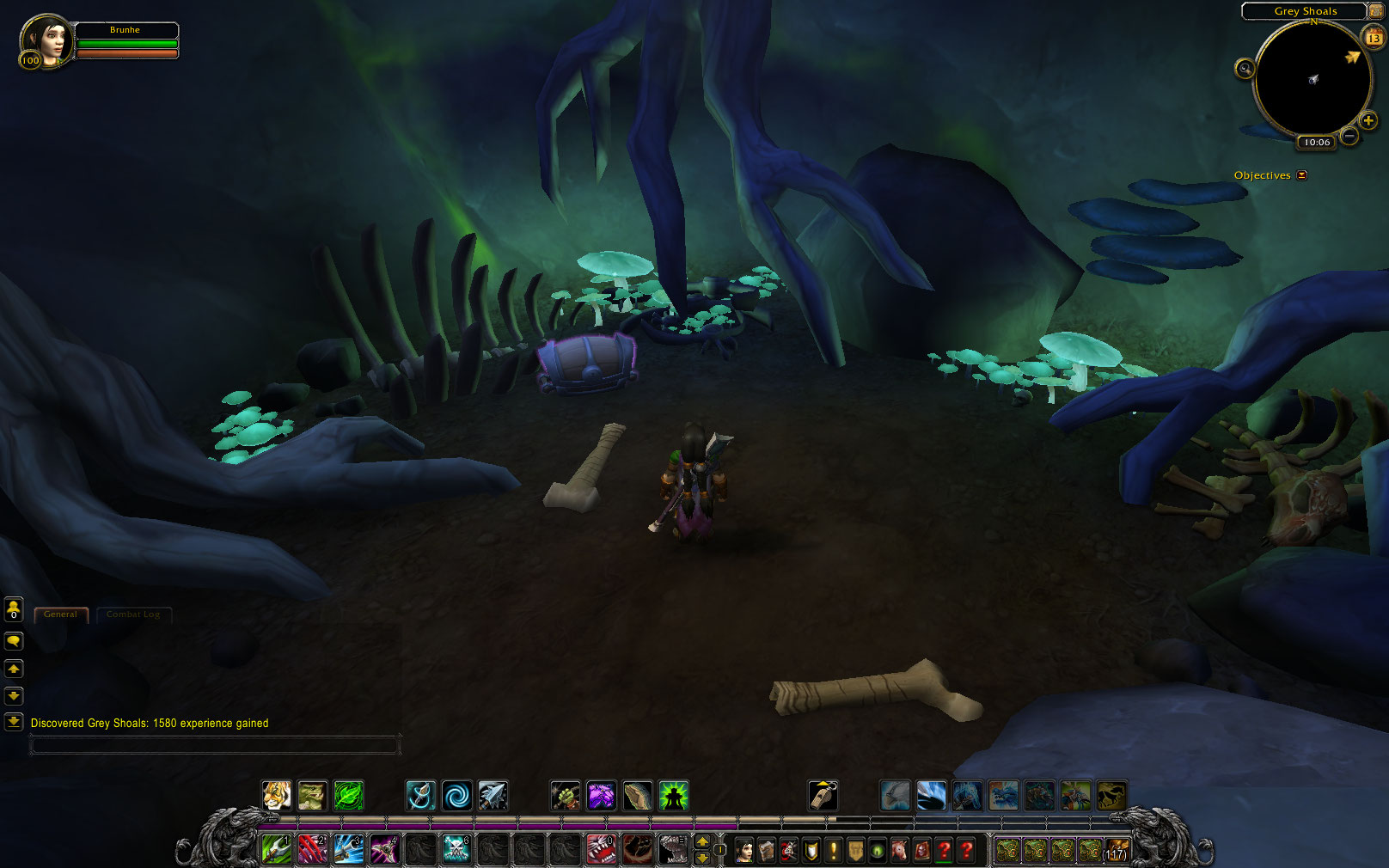Image resolution: width=1389 pixels, height=868 pixels.
Task: Use the blue swirl ability
Action: (456, 796)
